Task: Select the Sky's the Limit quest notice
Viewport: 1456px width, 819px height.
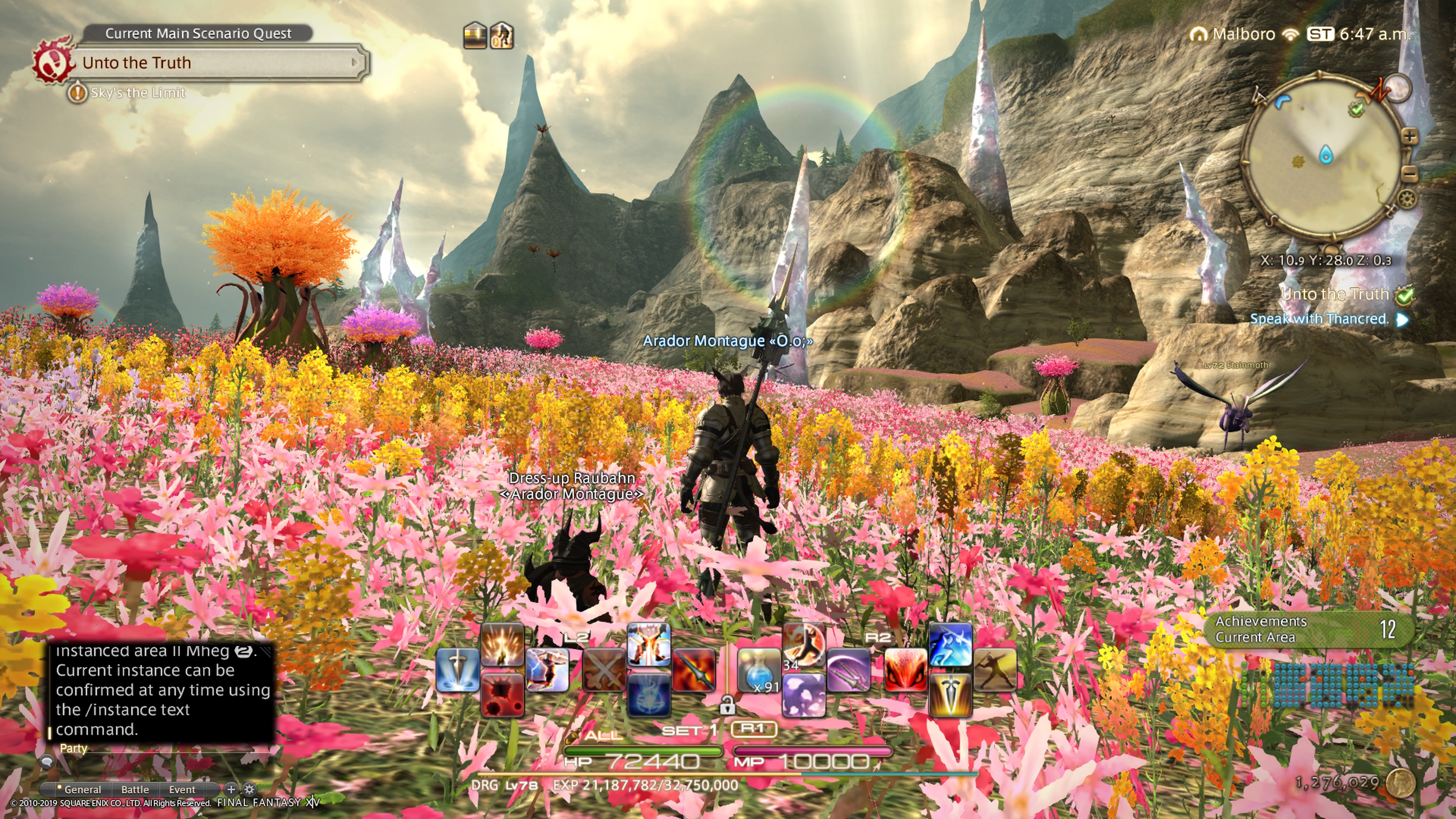Action: pyautogui.click(x=137, y=93)
